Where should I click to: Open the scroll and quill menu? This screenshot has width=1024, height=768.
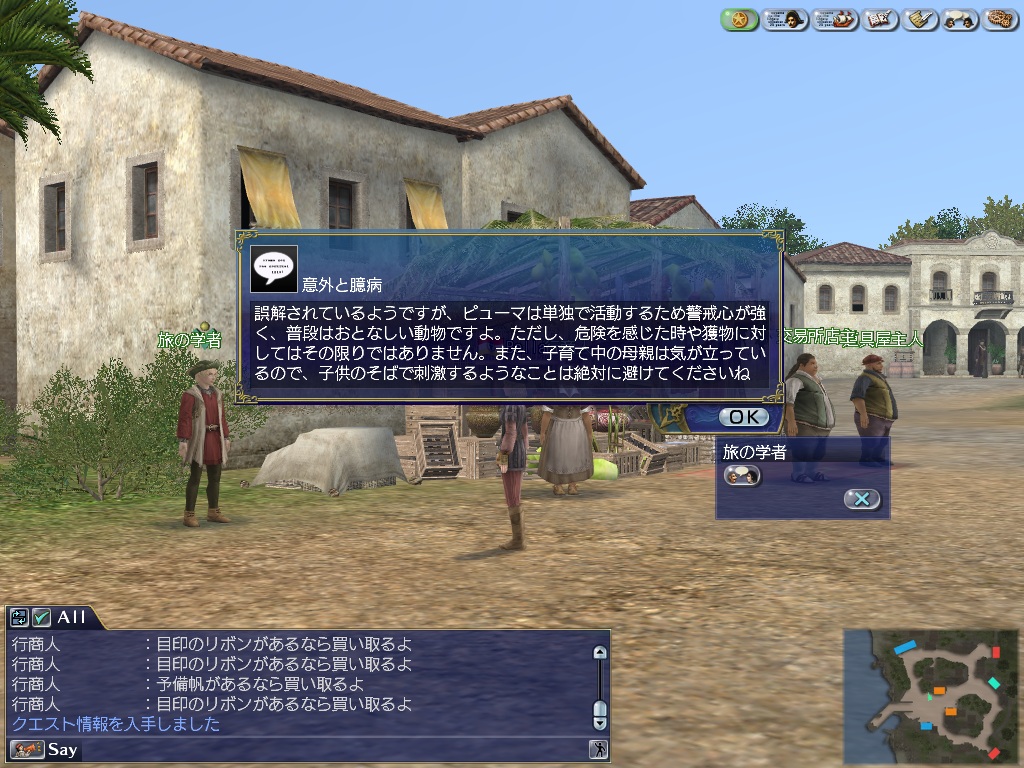[x=920, y=19]
